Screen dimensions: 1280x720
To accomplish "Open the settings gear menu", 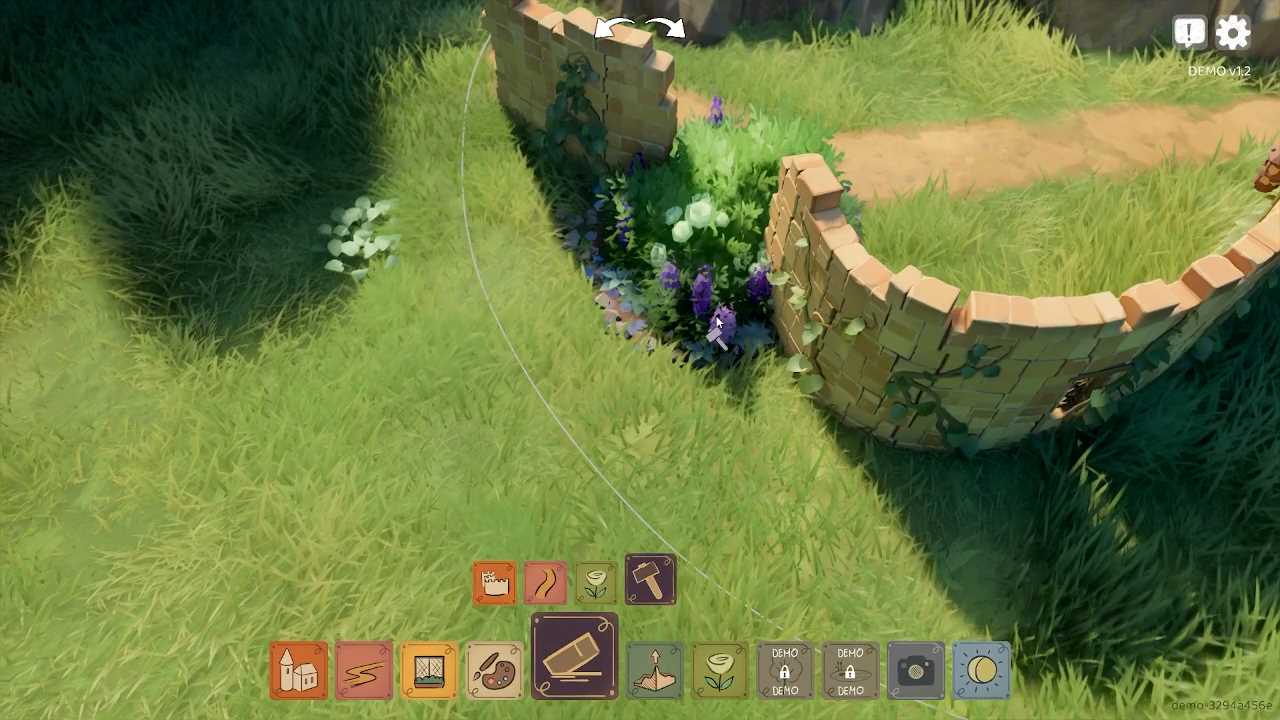I will [x=1233, y=33].
